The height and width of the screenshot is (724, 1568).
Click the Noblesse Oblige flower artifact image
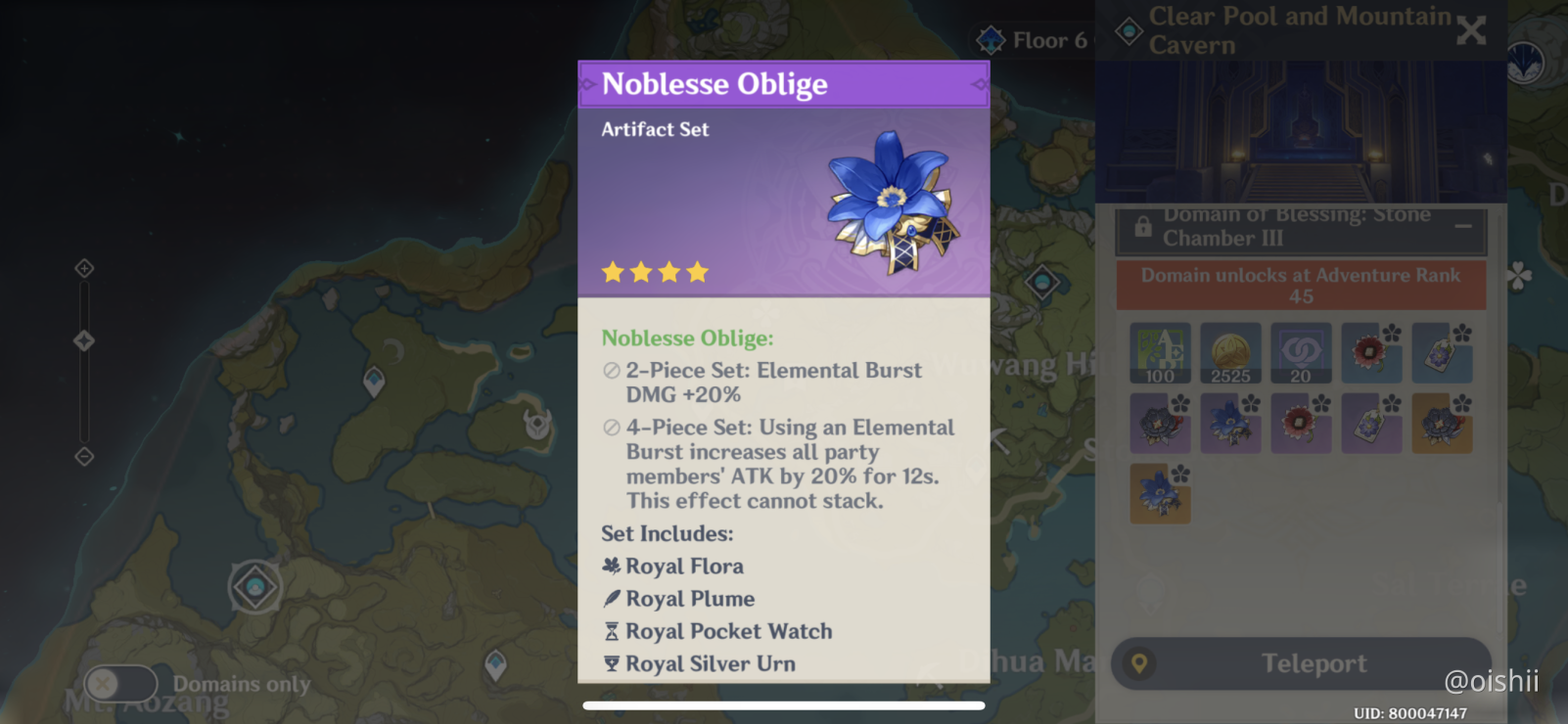coord(892,203)
